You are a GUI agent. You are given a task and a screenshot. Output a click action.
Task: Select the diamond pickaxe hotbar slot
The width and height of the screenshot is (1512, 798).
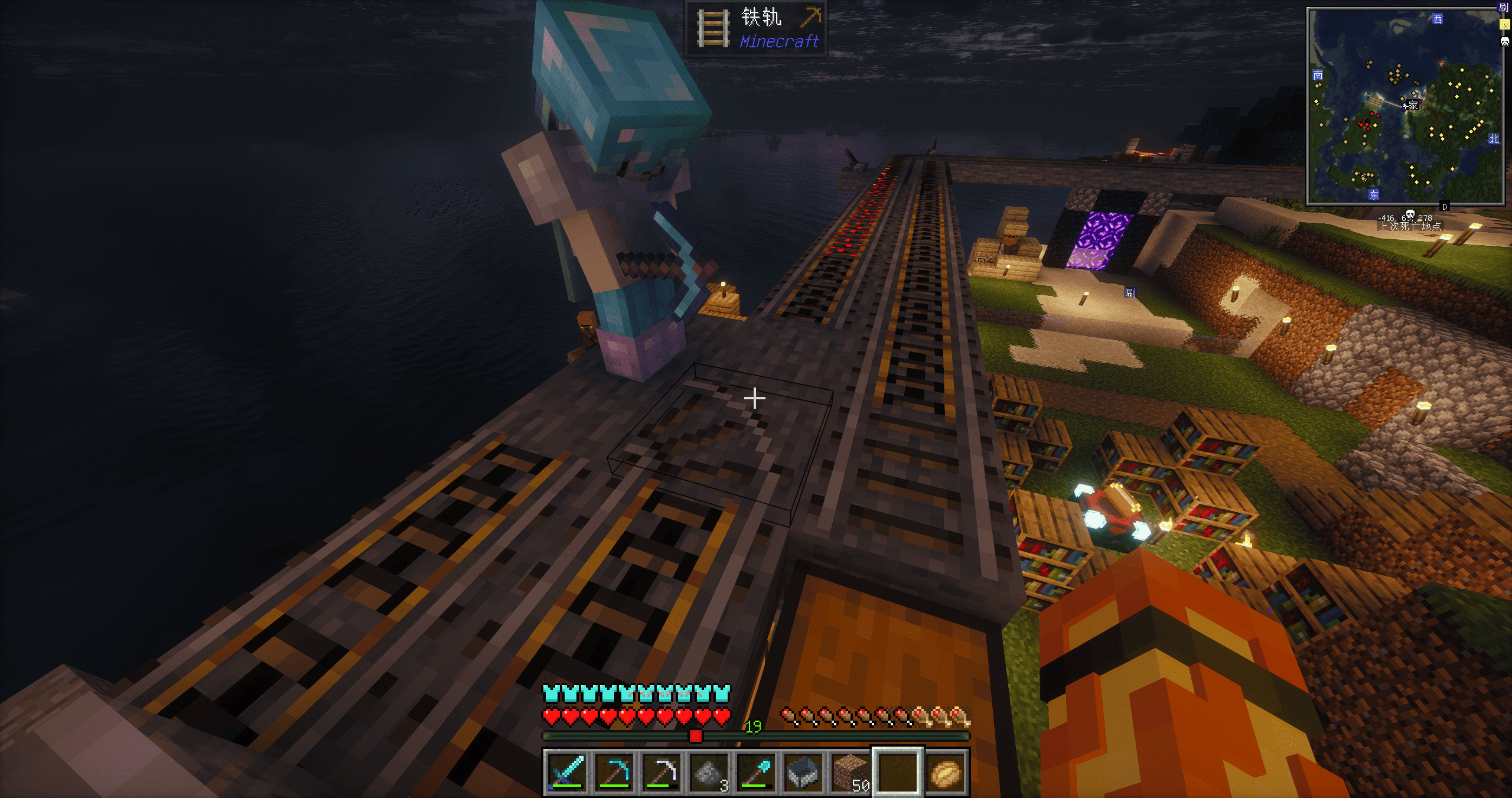tap(614, 771)
